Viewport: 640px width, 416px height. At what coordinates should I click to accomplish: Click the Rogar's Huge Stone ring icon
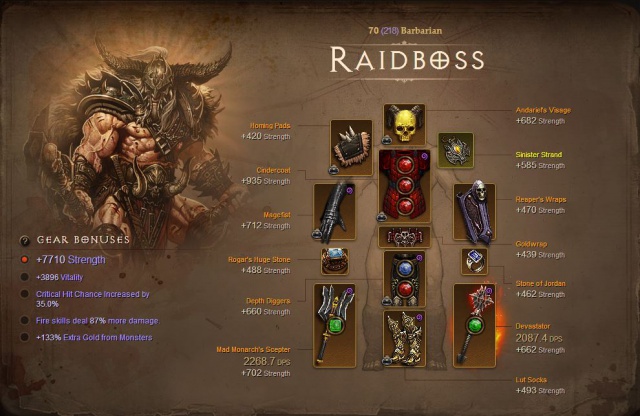click(335, 261)
